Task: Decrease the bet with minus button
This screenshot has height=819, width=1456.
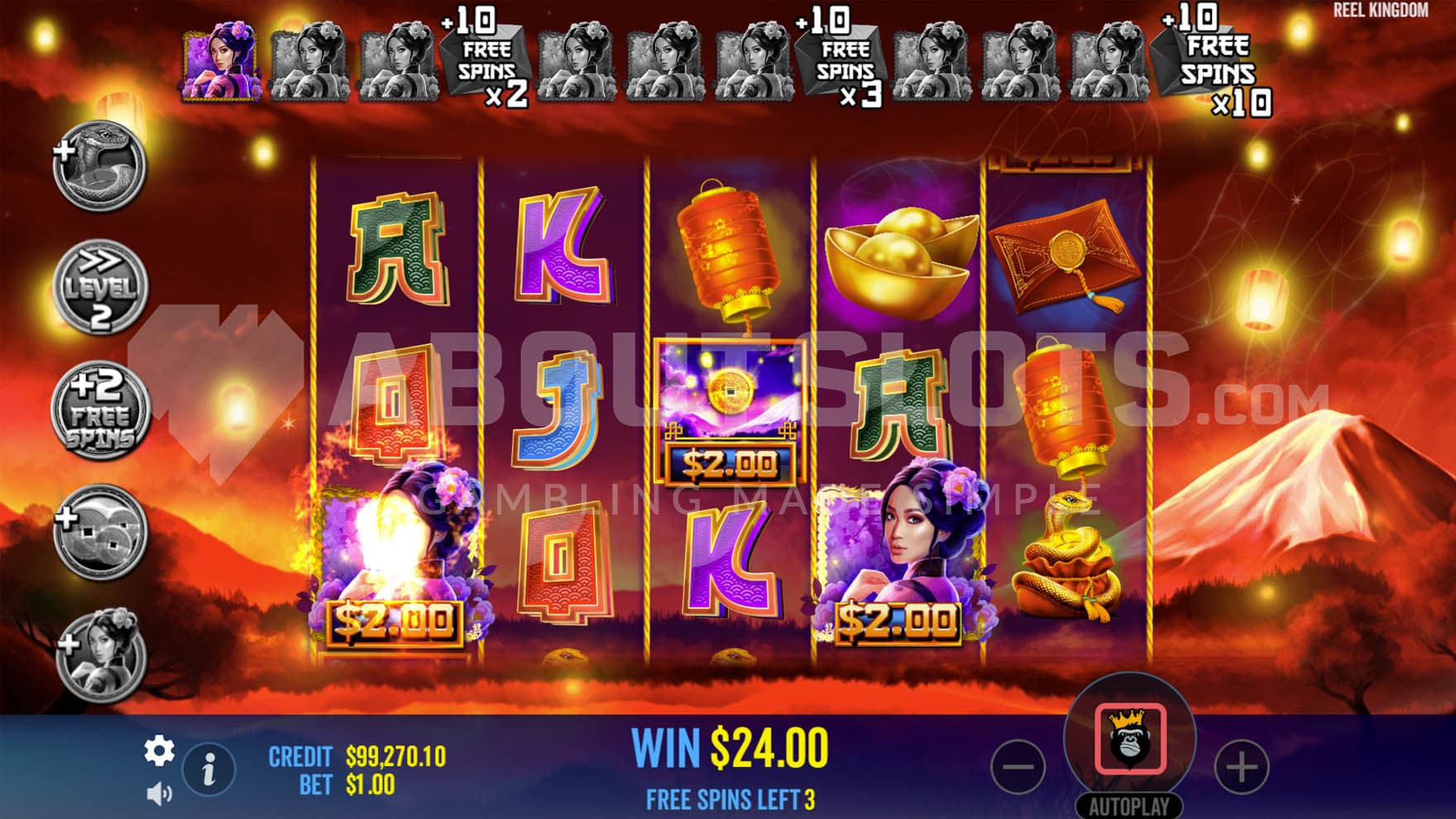Action: click(1018, 767)
